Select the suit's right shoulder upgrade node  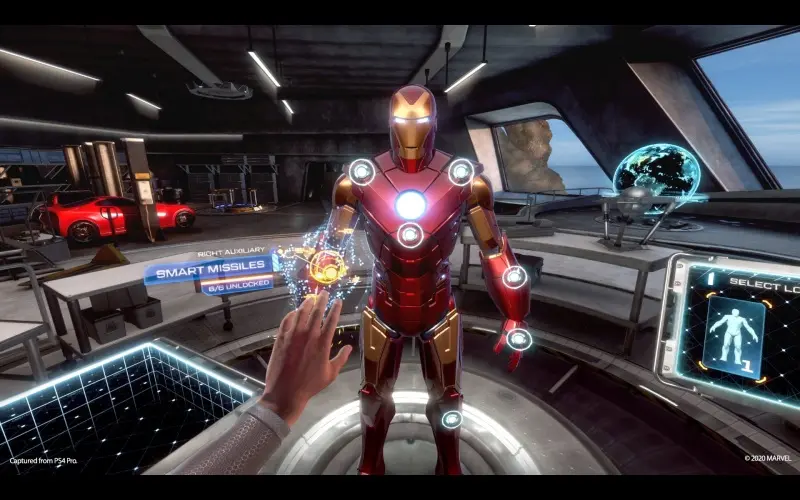pos(361,172)
